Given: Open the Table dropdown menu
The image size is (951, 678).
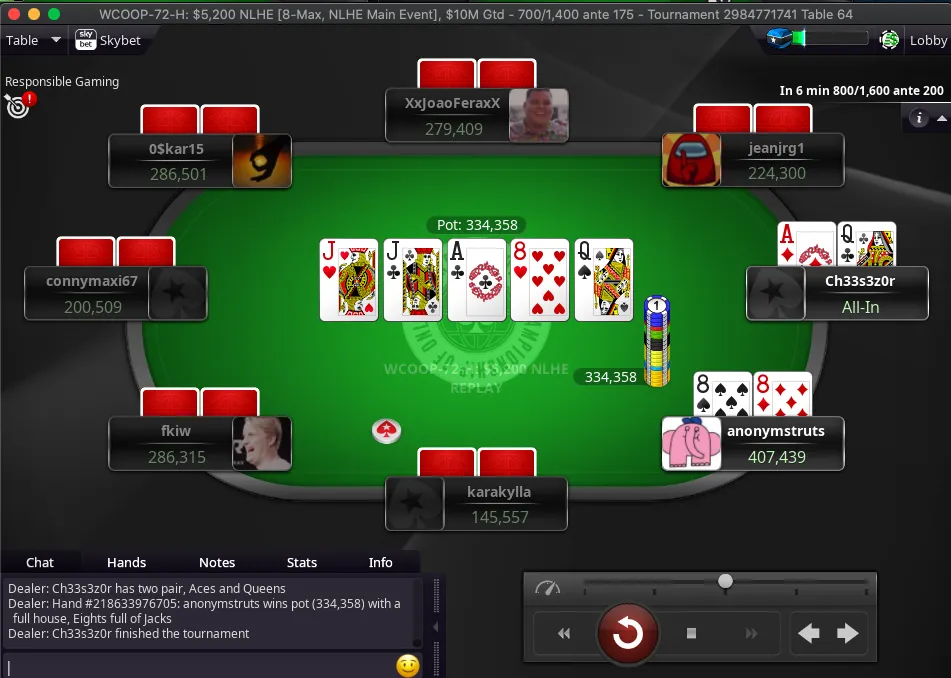Looking at the screenshot, I should tap(34, 41).
